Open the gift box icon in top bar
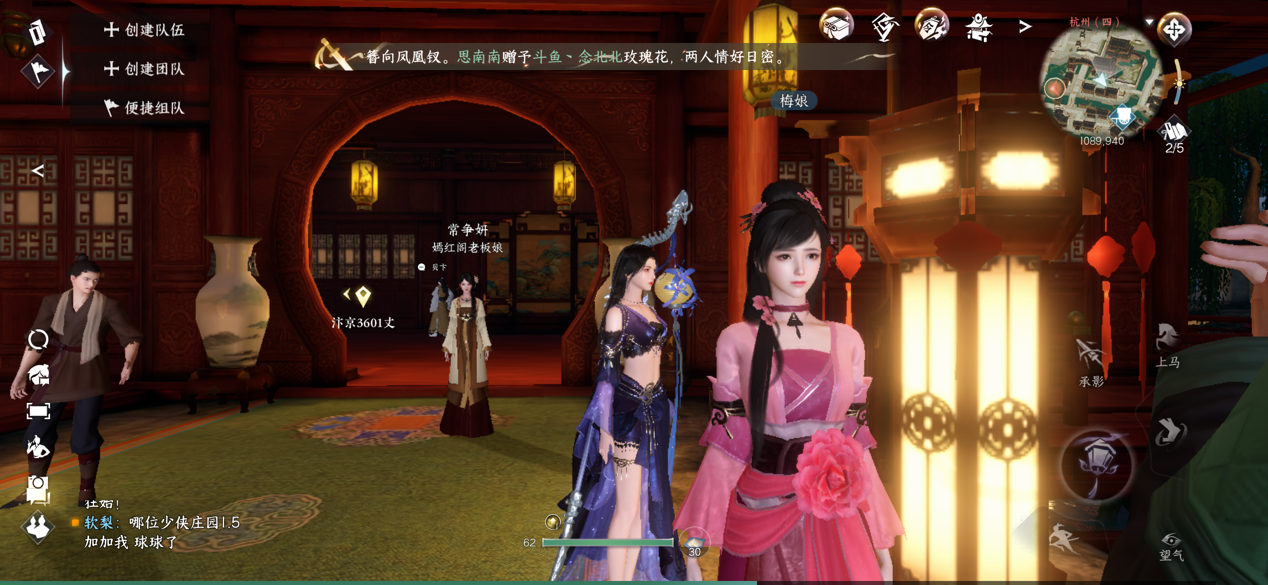 pyautogui.click(x=836, y=25)
